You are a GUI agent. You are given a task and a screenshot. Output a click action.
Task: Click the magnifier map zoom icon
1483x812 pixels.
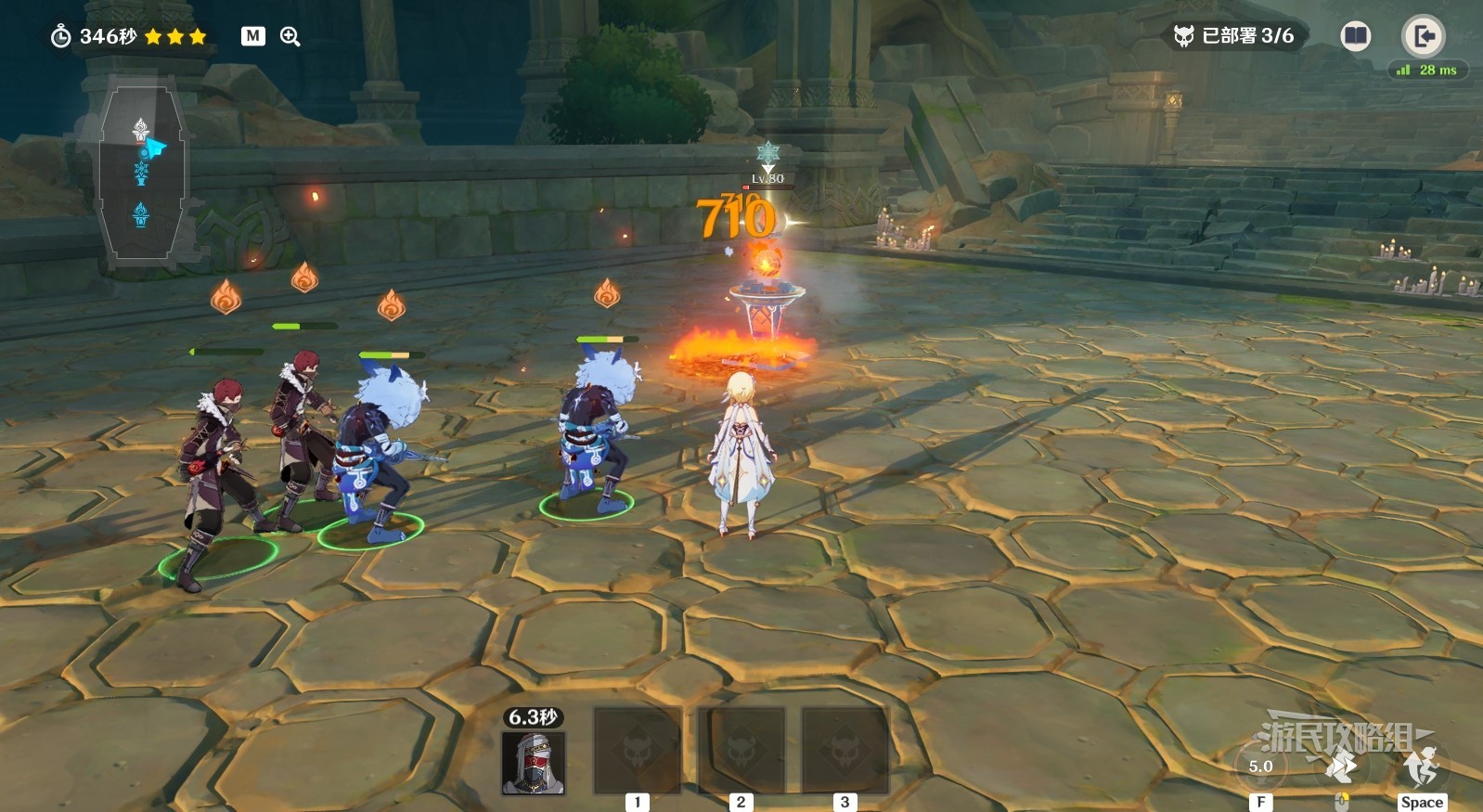pos(290,36)
